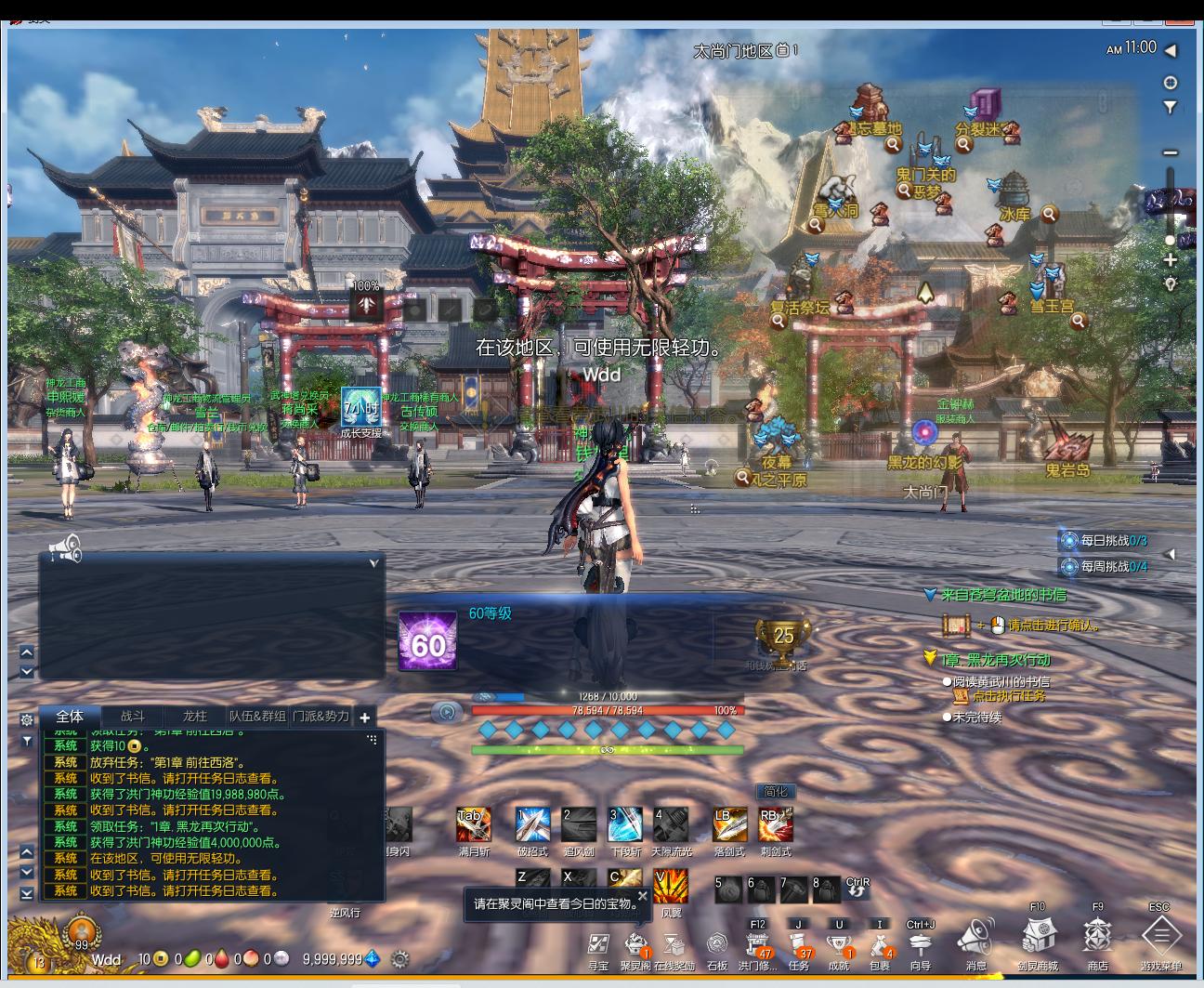Screen dimensions: 1204x988
Task: Open the 任务 quest log
Action: click(799, 945)
